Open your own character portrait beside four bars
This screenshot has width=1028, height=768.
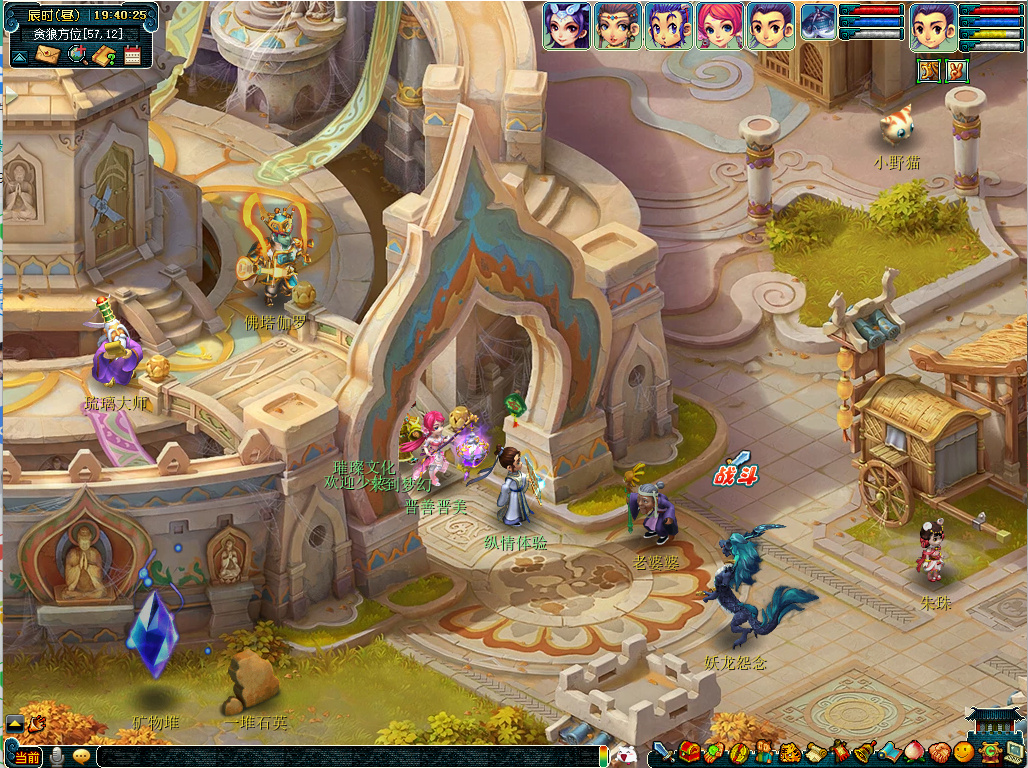point(932,26)
